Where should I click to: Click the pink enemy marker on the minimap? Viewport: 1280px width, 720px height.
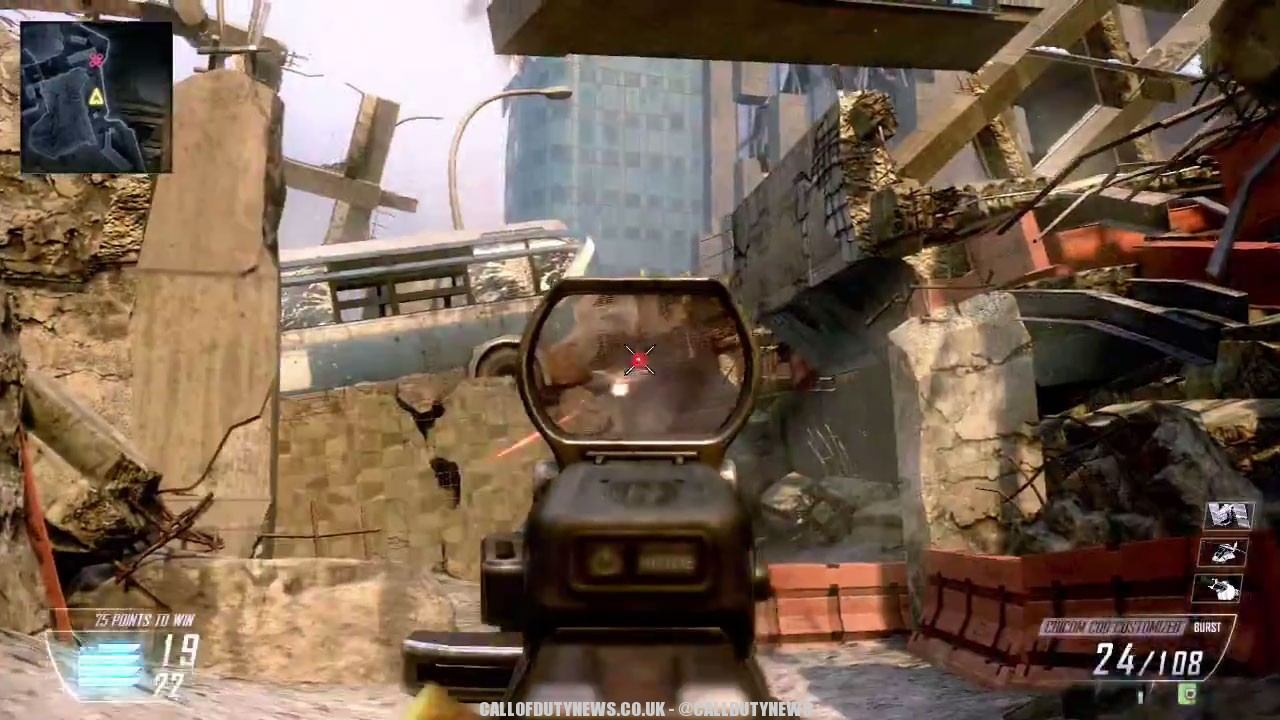point(96,61)
